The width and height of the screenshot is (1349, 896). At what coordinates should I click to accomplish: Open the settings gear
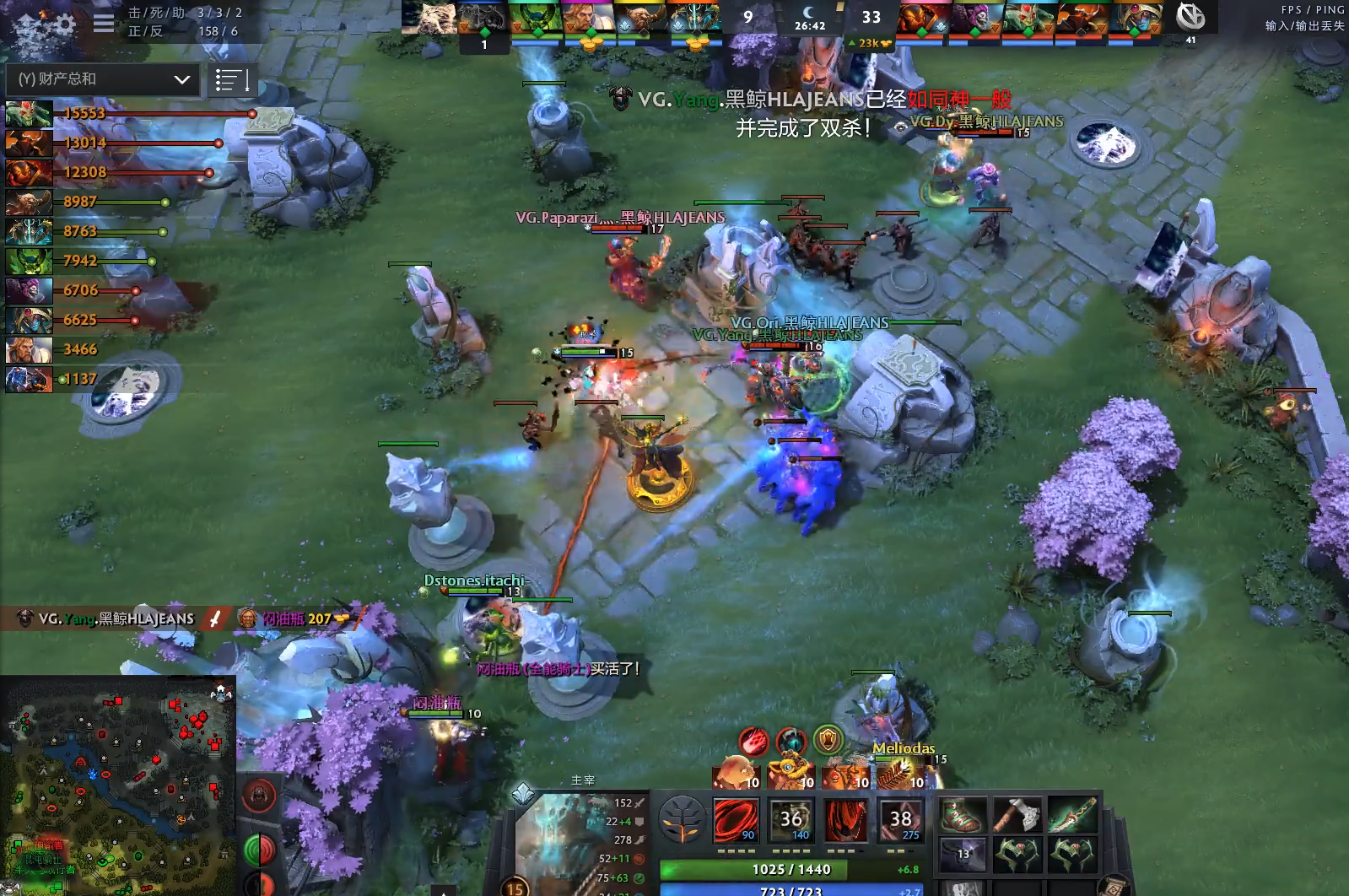coord(66,23)
